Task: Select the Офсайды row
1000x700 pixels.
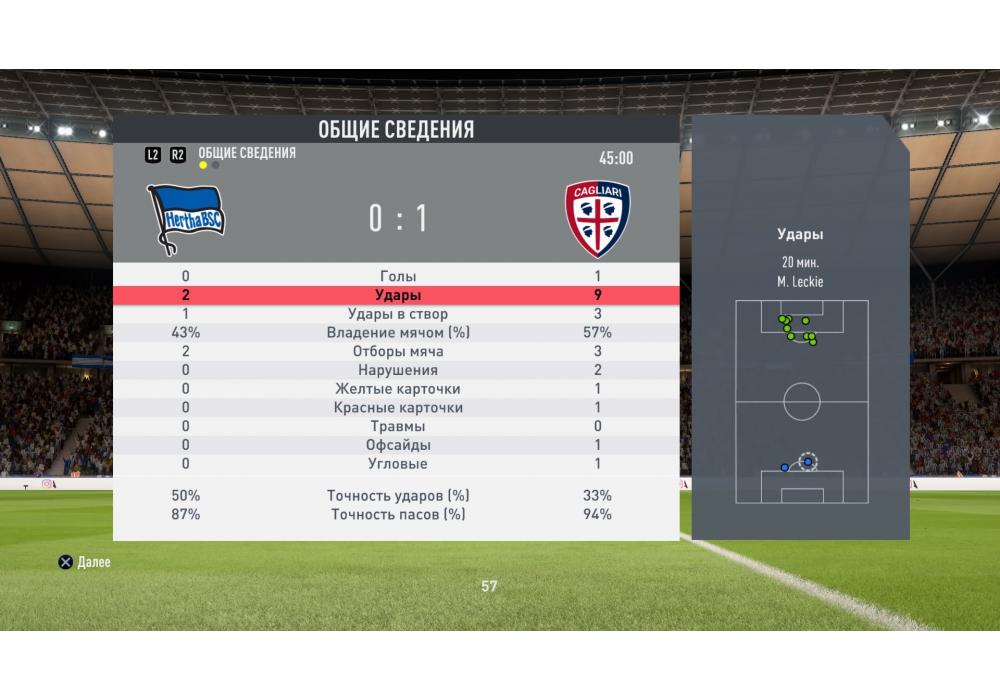Action: pyautogui.click(x=398, y=445)
